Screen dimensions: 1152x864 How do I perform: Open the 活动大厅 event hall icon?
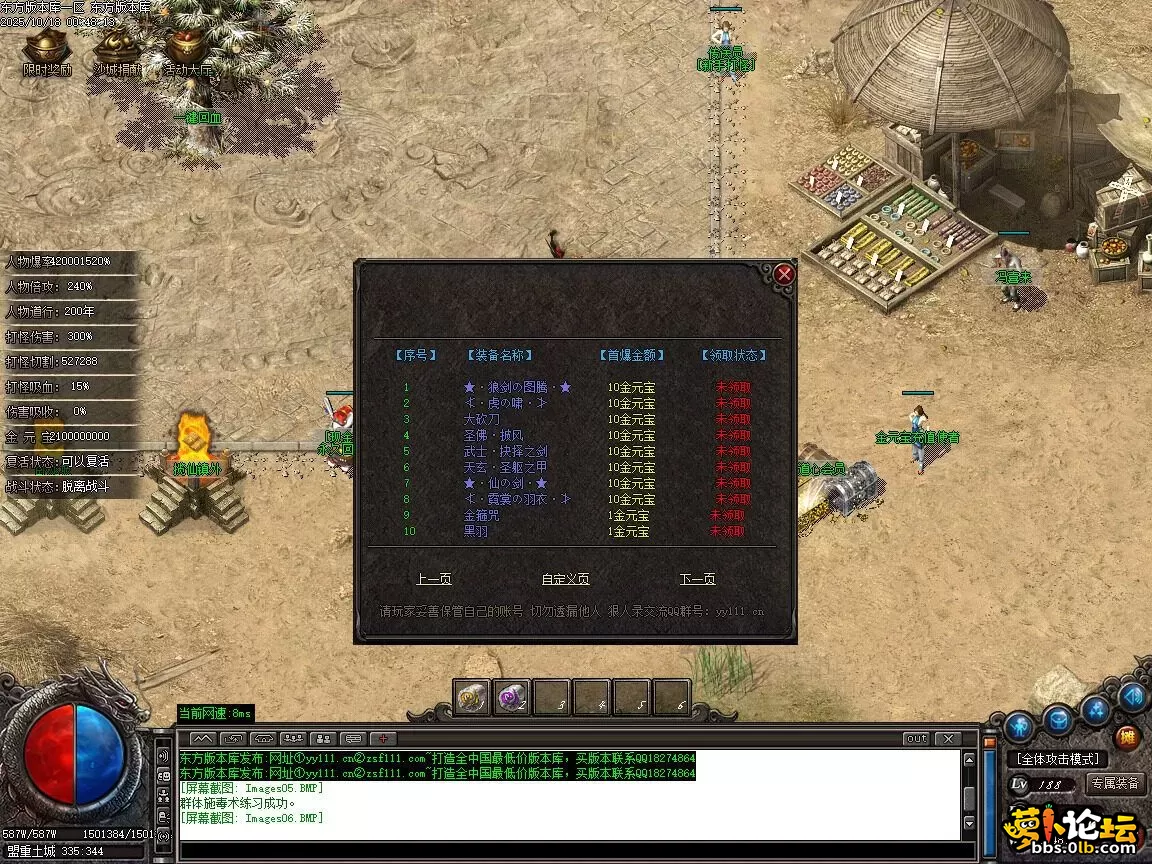coord(187,50)
